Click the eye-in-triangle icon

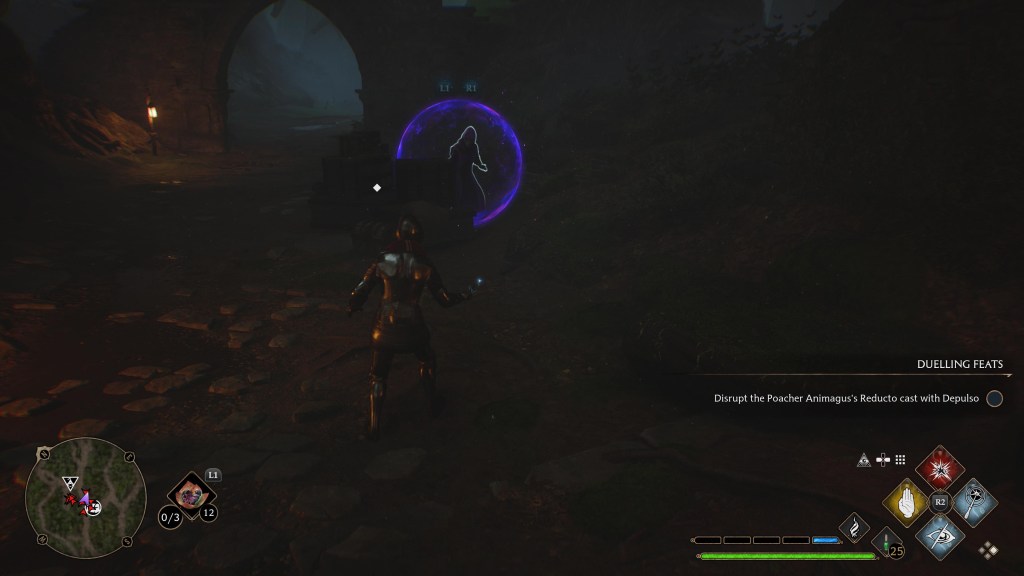[864, 460]
